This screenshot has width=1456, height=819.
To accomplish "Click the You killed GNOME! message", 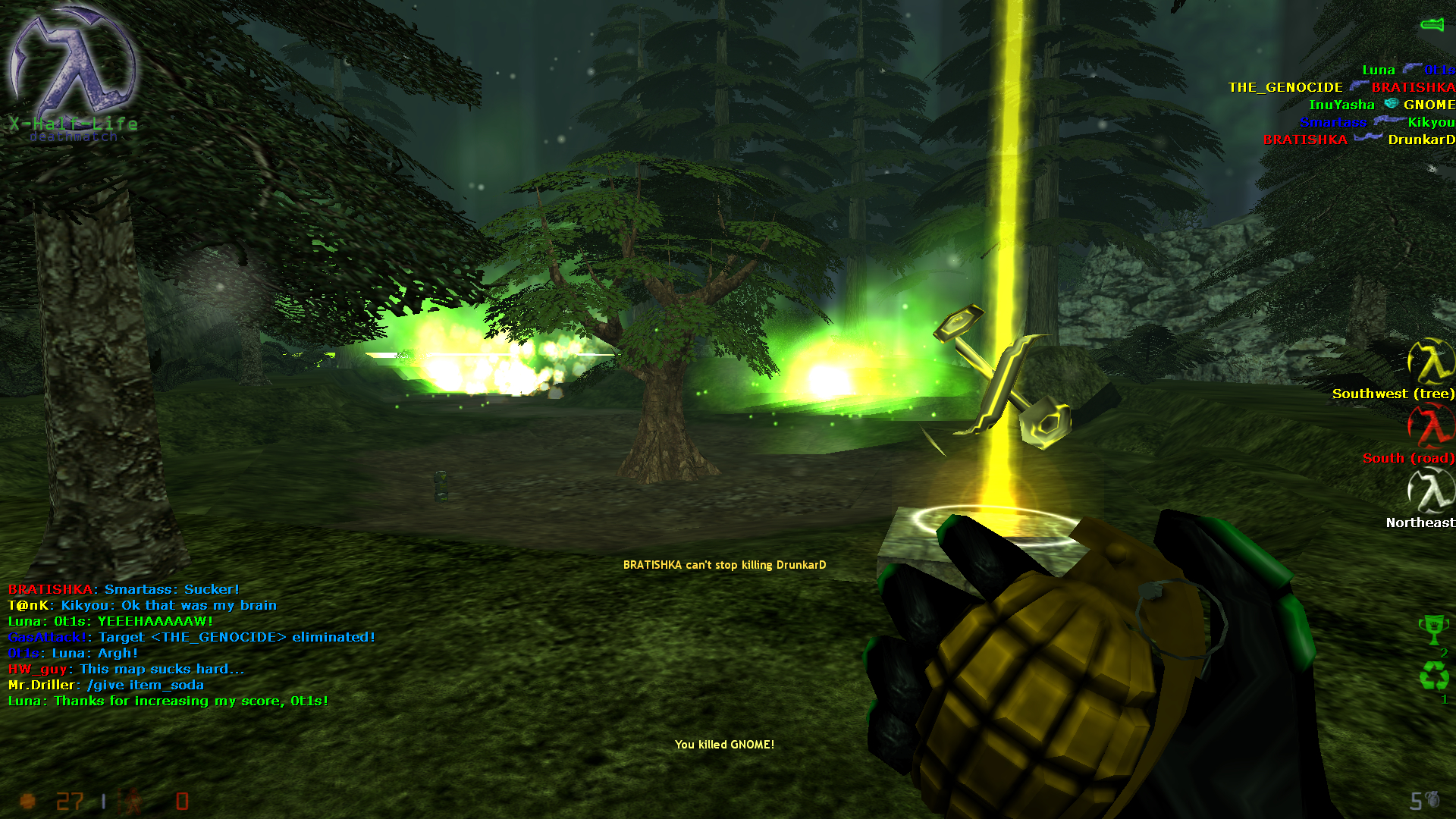I will (x=725, y=745).
